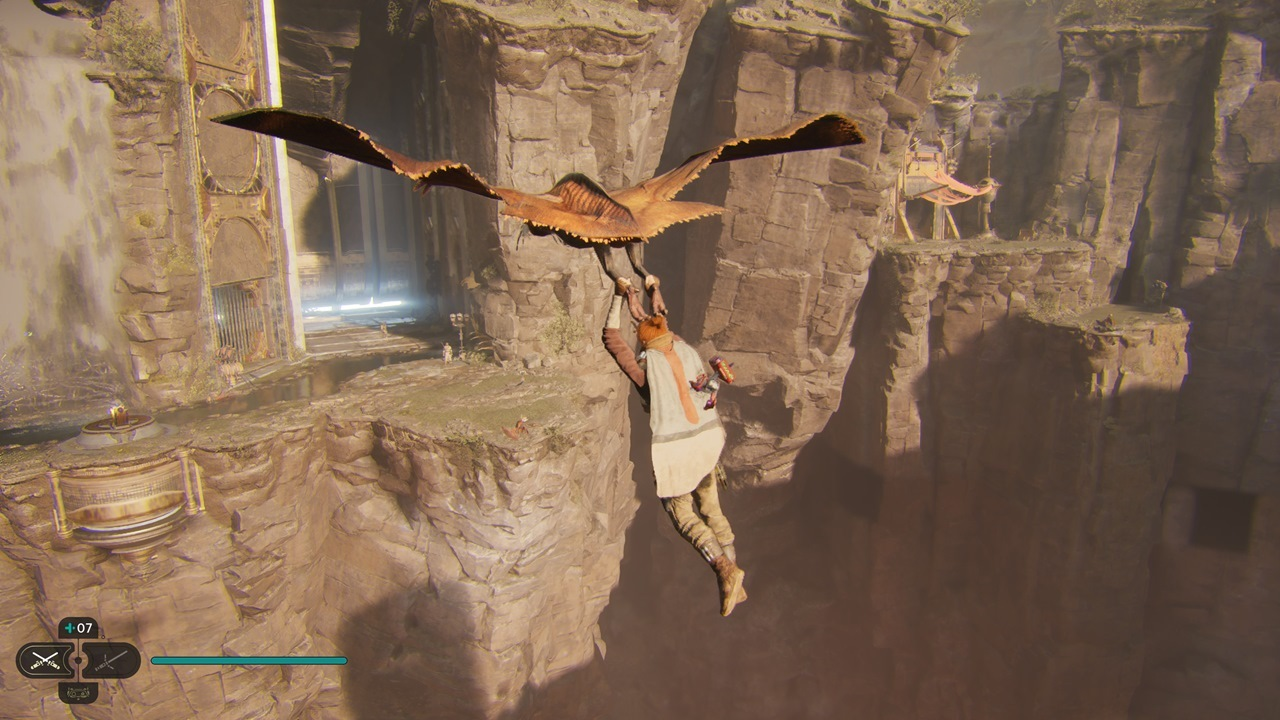Use the stim canister heal slot
Image resolution: width=1280 pixels, height=720 pixels.
pyautogui.click(x=78, y=629)
